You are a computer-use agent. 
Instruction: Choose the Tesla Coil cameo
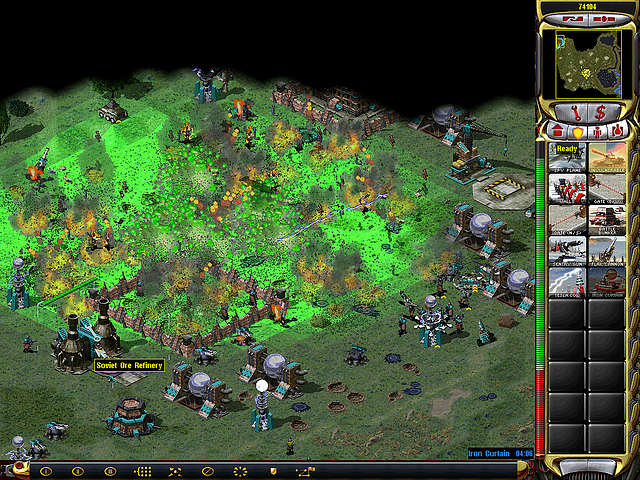pos(567,278)
